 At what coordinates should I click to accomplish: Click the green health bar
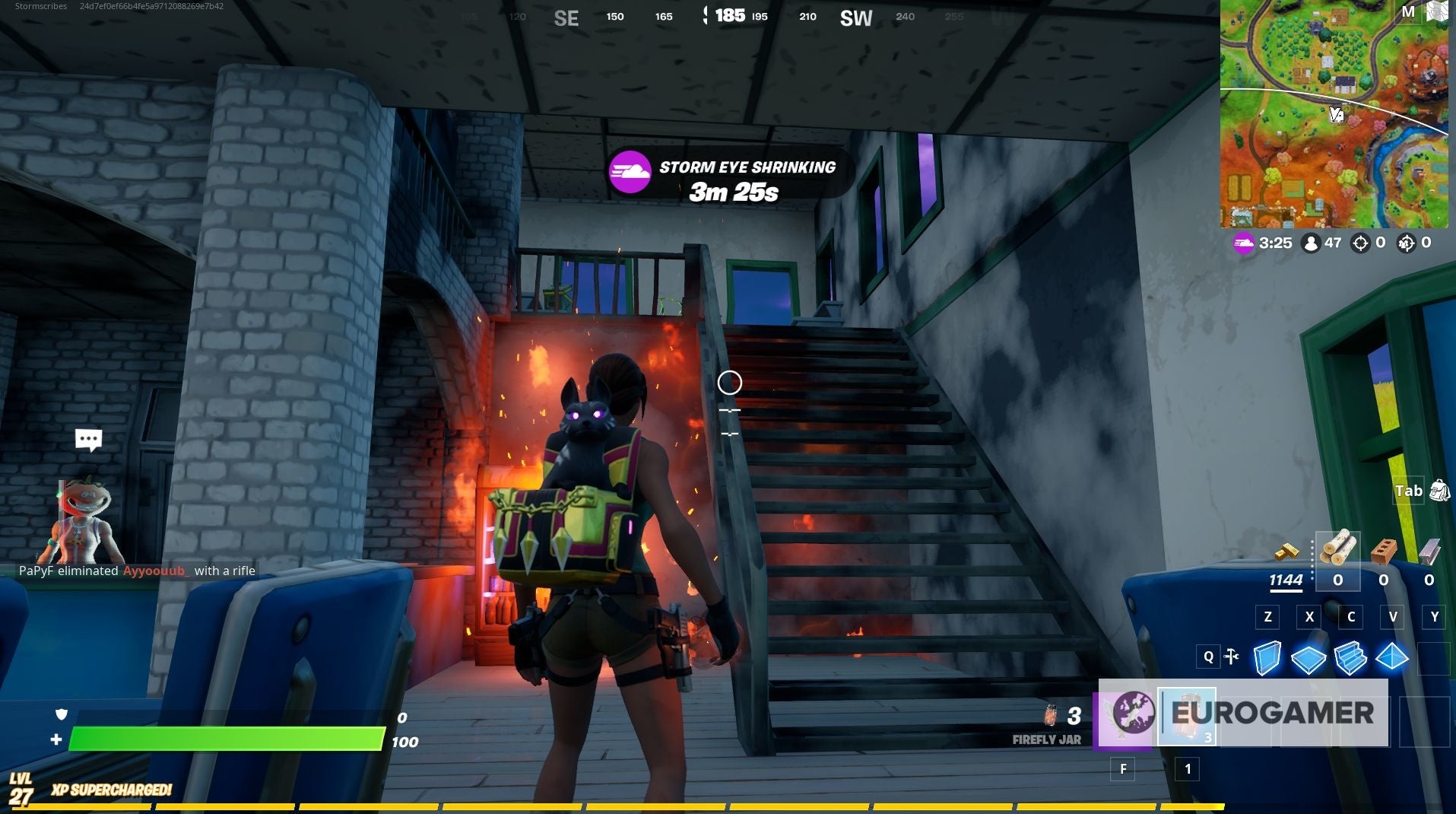224,739
